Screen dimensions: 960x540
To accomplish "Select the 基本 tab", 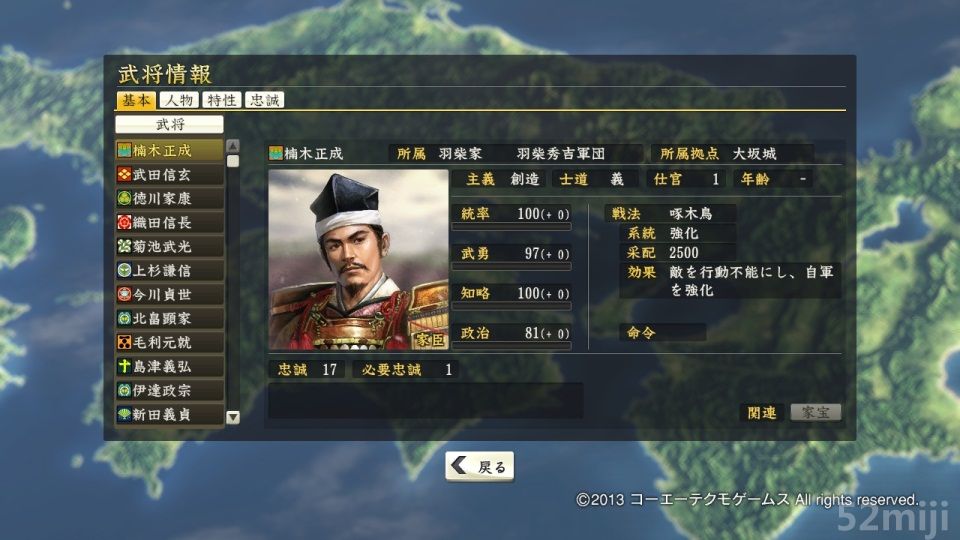I will (135, 100).
